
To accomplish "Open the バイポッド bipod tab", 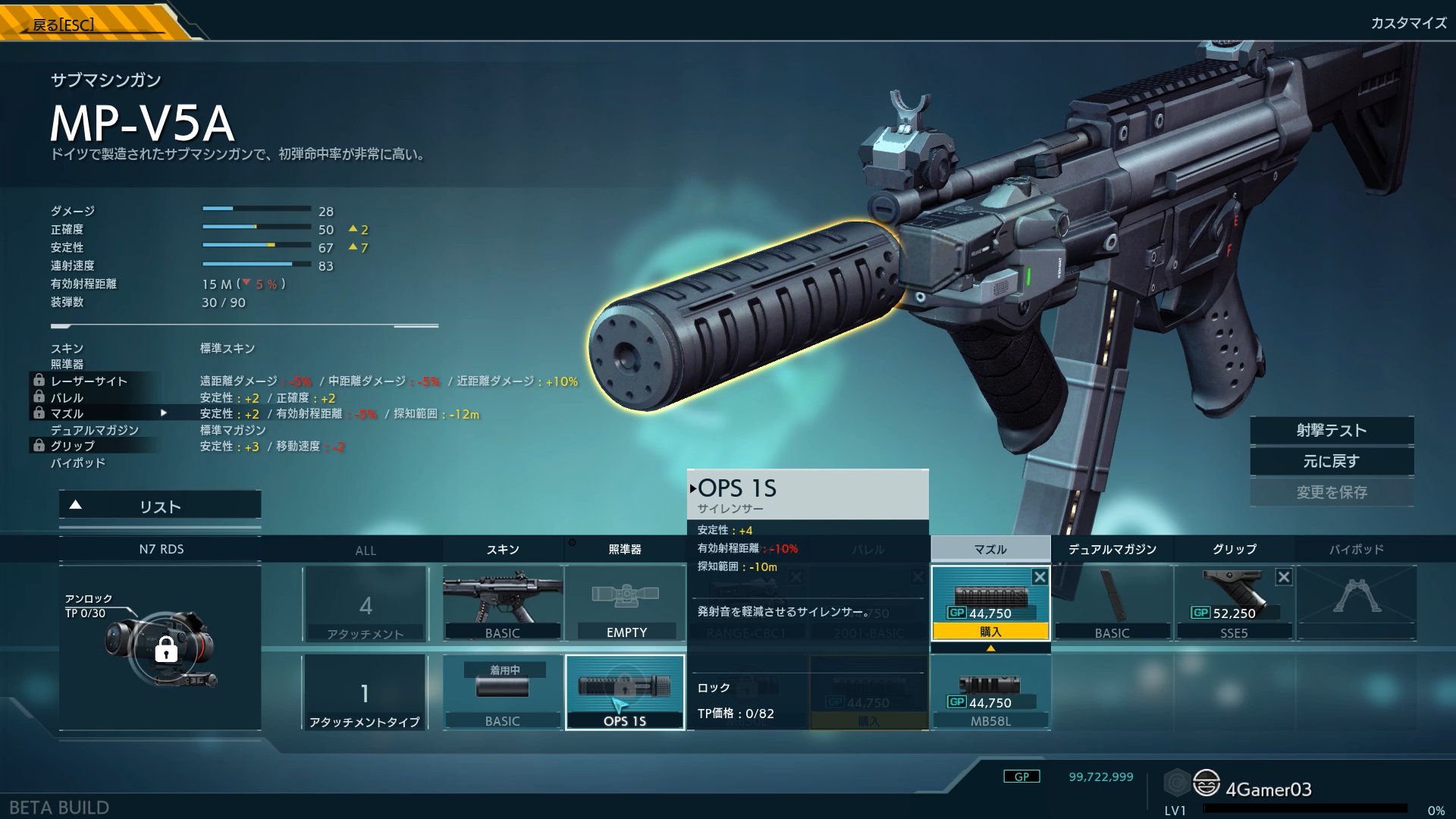I will tap(1356, 550).
